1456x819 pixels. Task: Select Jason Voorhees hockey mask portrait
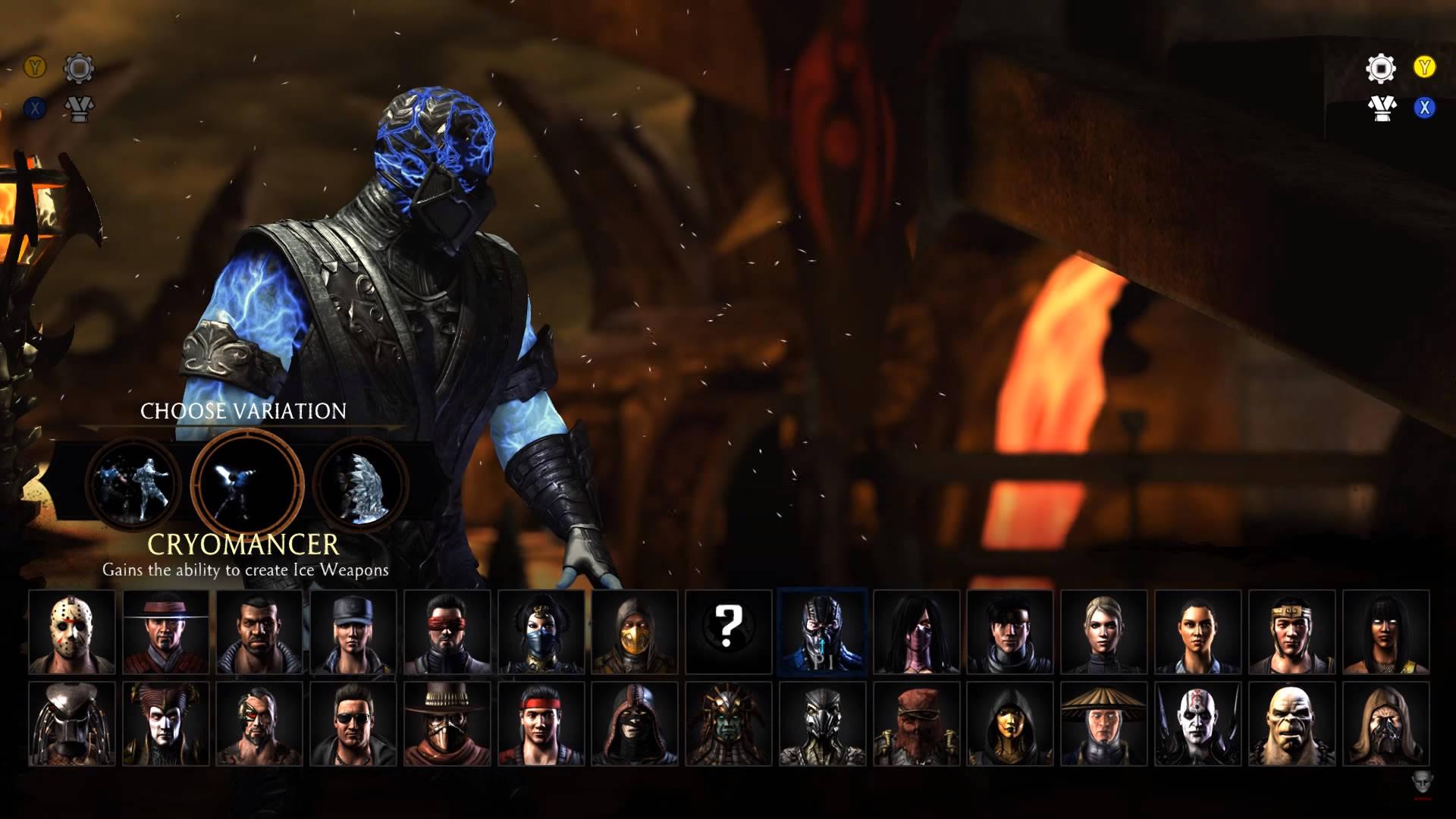point(72,632)
